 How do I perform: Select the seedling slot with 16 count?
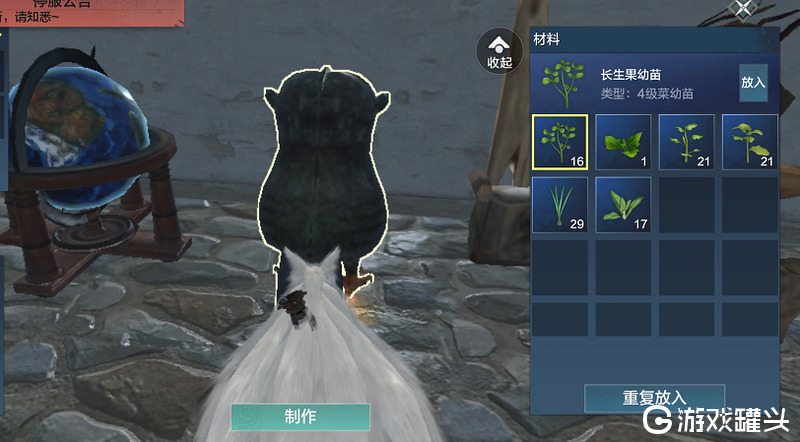click(560, 141)
